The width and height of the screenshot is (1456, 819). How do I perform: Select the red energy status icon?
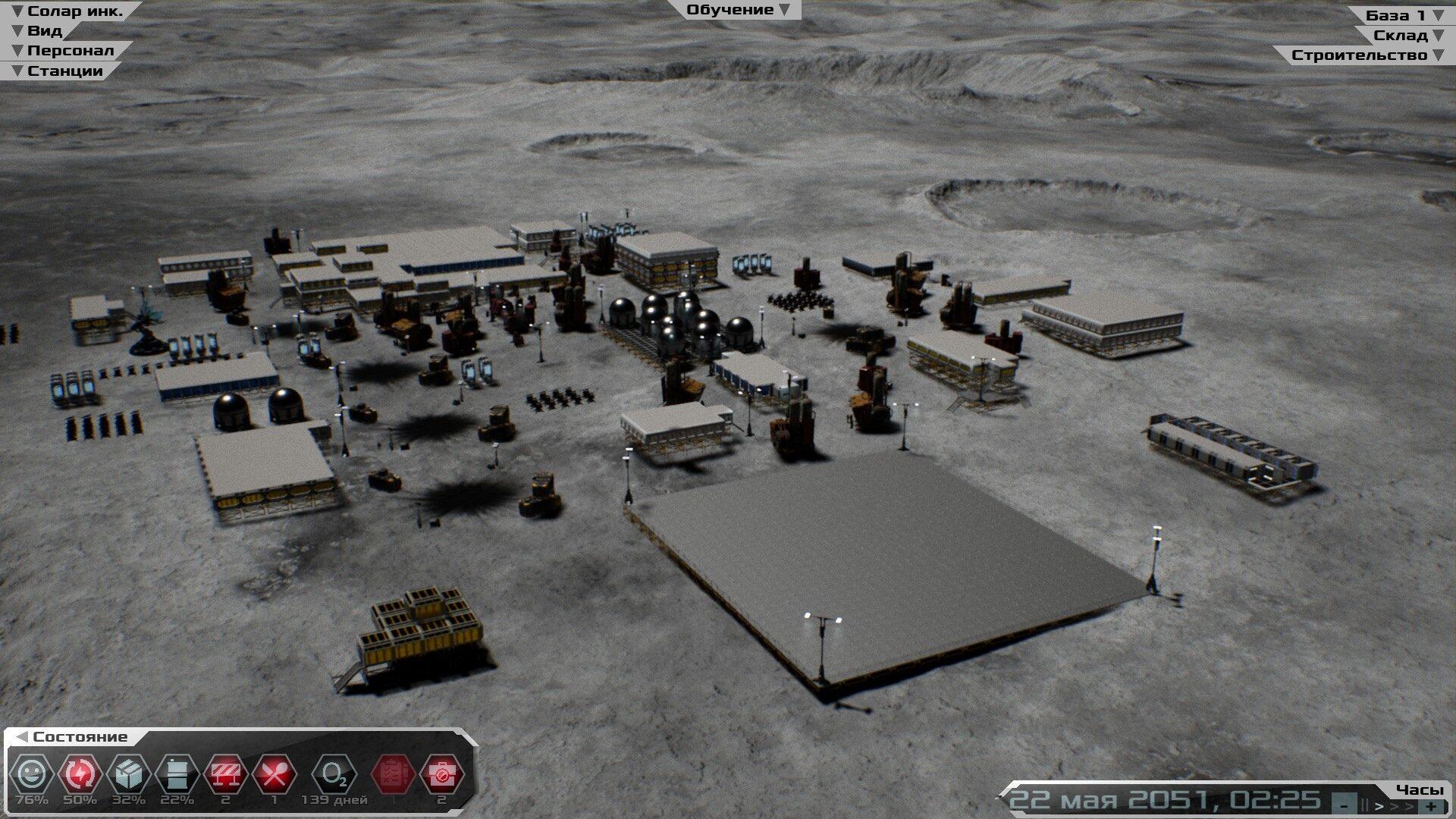coord(80,774)
